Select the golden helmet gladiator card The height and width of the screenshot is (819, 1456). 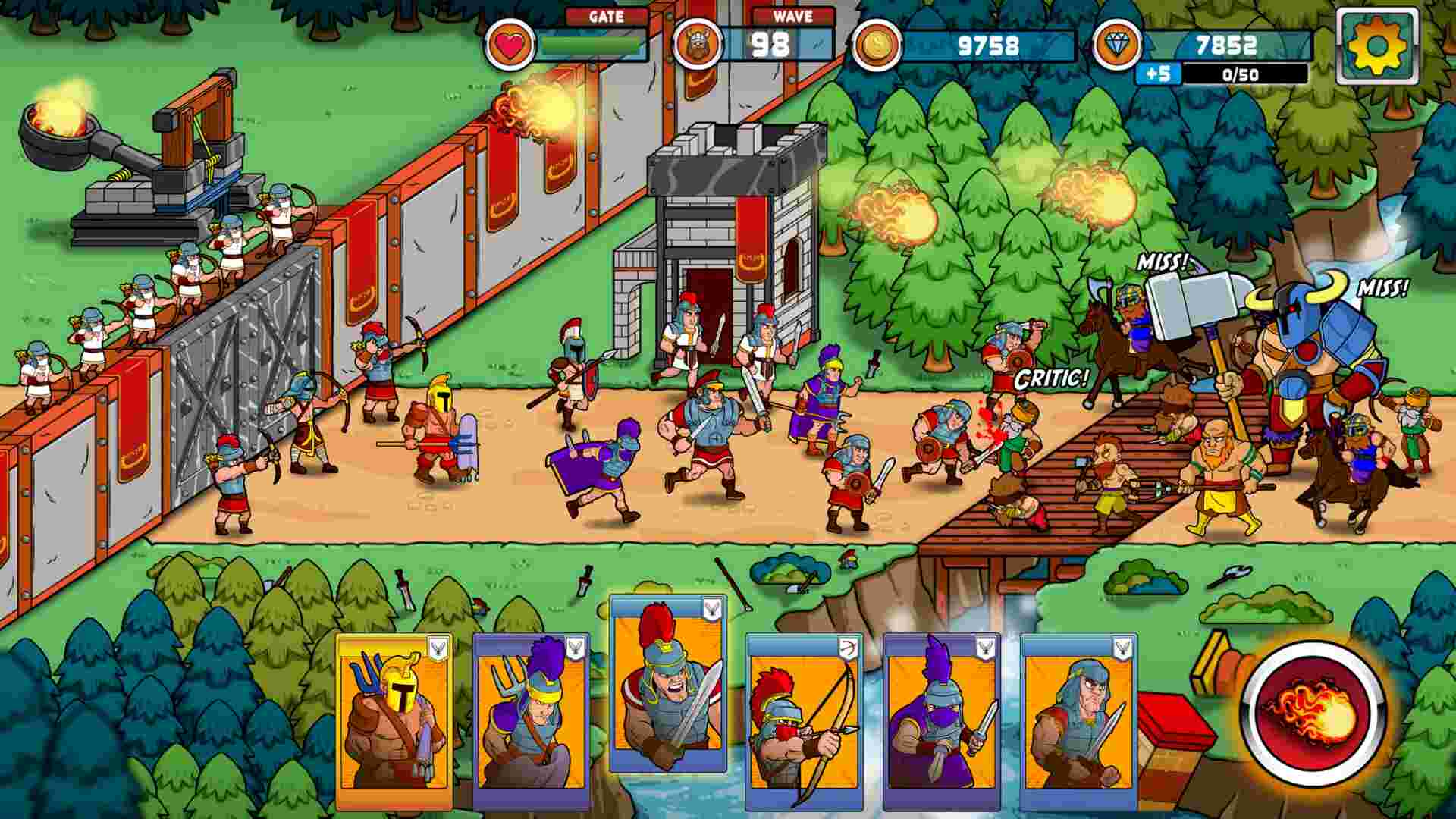click(394, 720)
